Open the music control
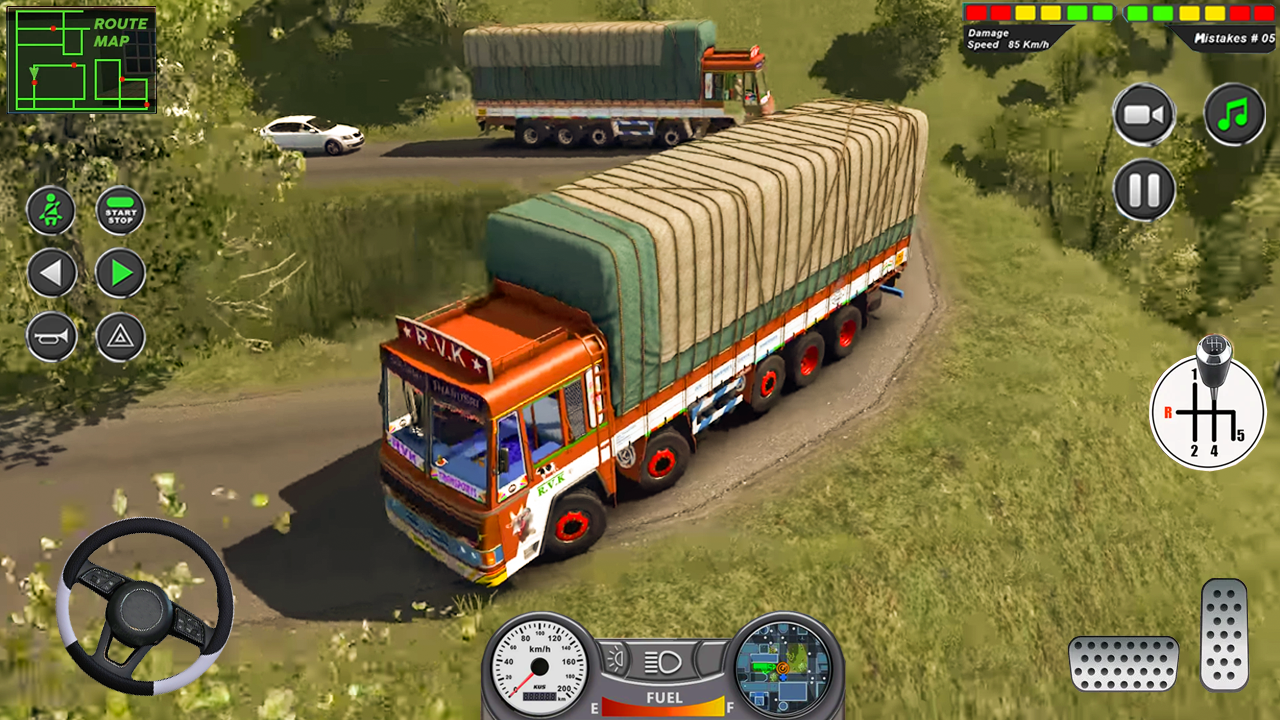The image size is (1280, 720). [x=1232, y=113]
